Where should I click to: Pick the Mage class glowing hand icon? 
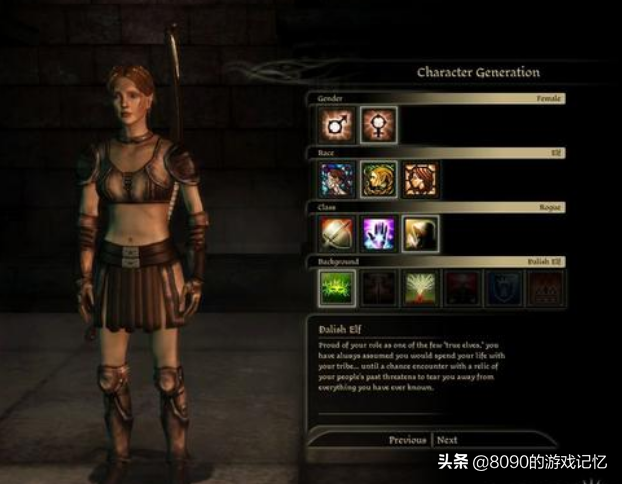[x=379, y=234]
